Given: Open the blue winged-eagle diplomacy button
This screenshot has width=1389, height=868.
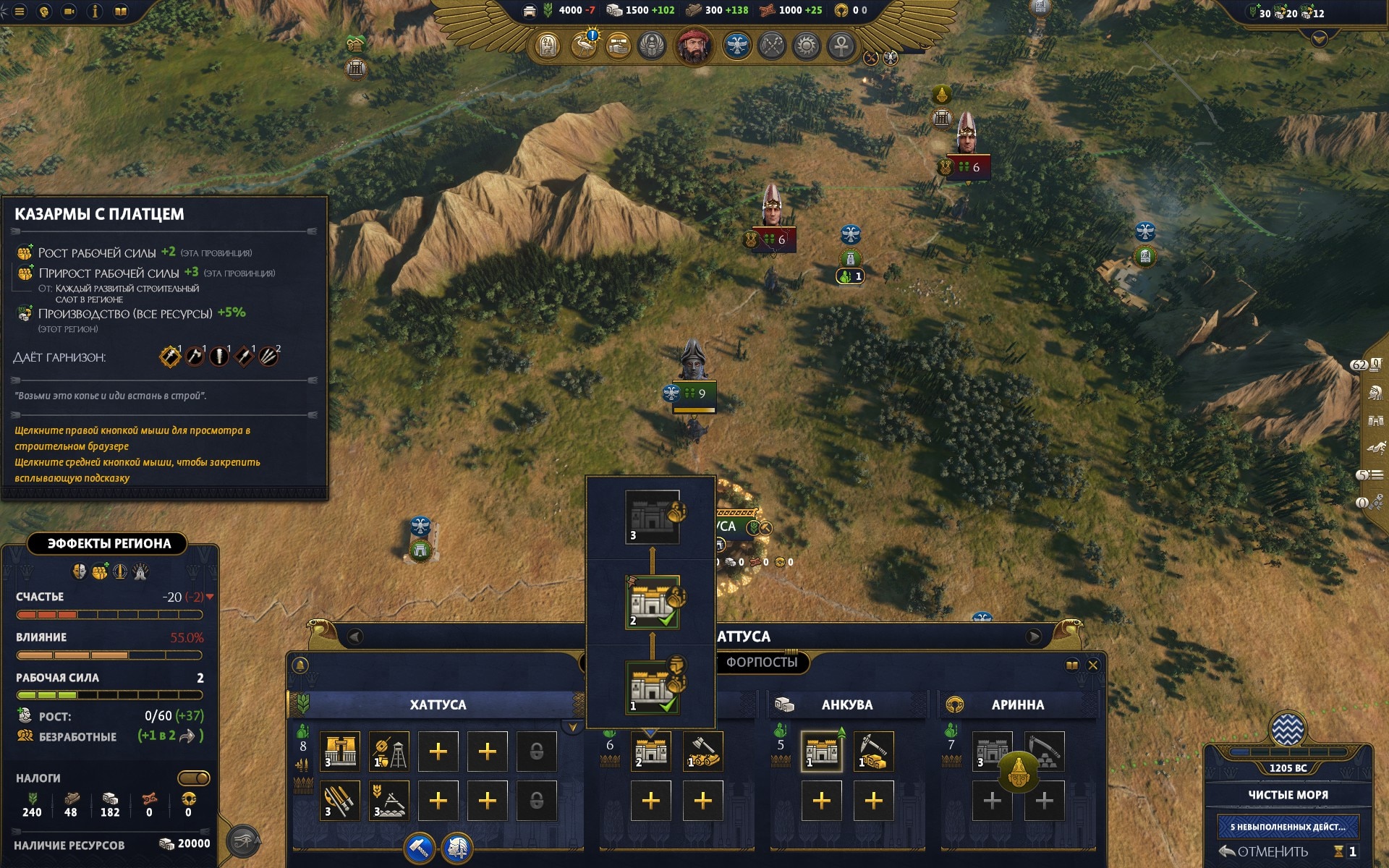Looking at the screenshot, I should [736, 46].
